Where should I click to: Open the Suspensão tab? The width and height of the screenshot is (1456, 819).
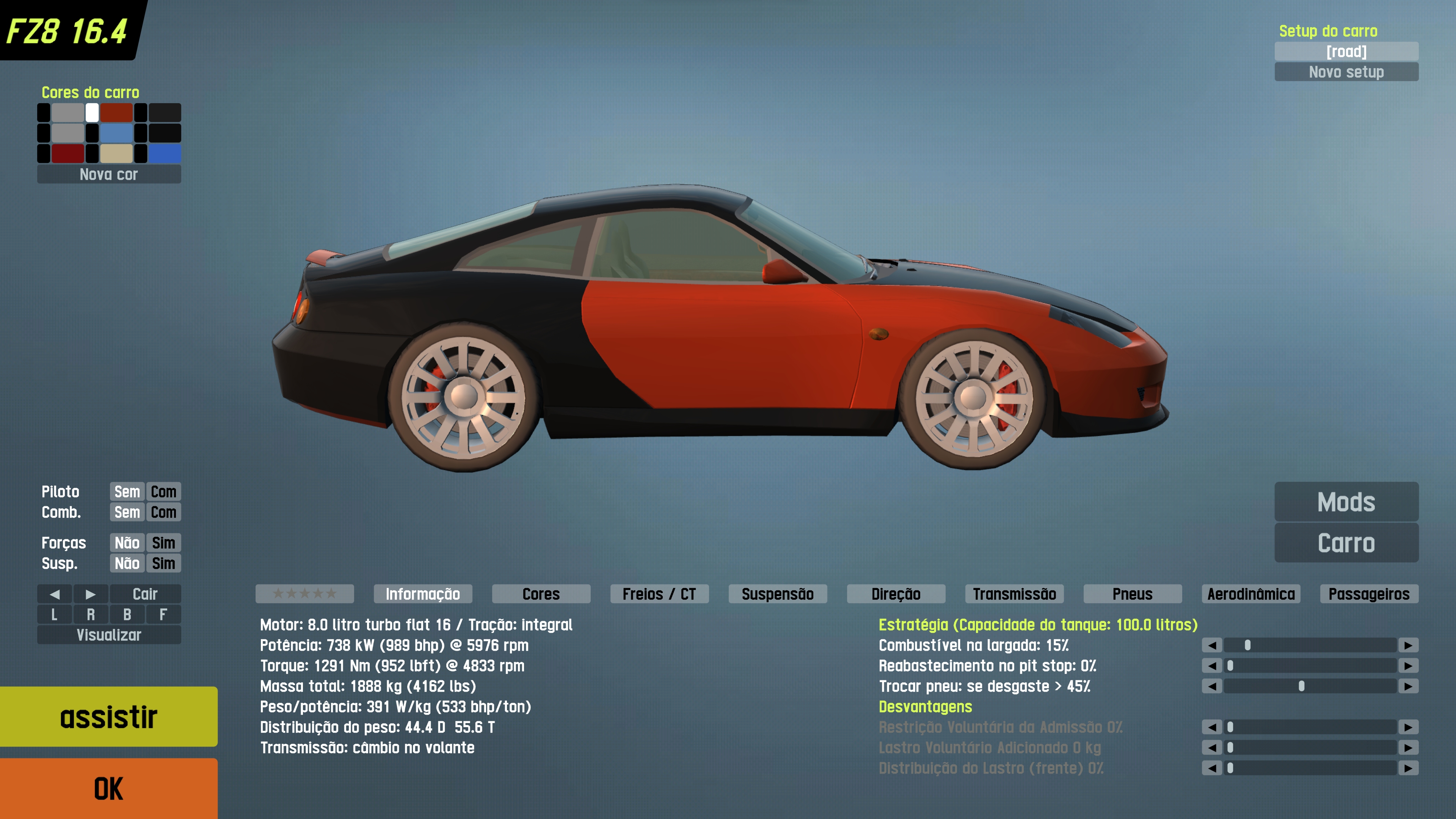click(777, 594)
